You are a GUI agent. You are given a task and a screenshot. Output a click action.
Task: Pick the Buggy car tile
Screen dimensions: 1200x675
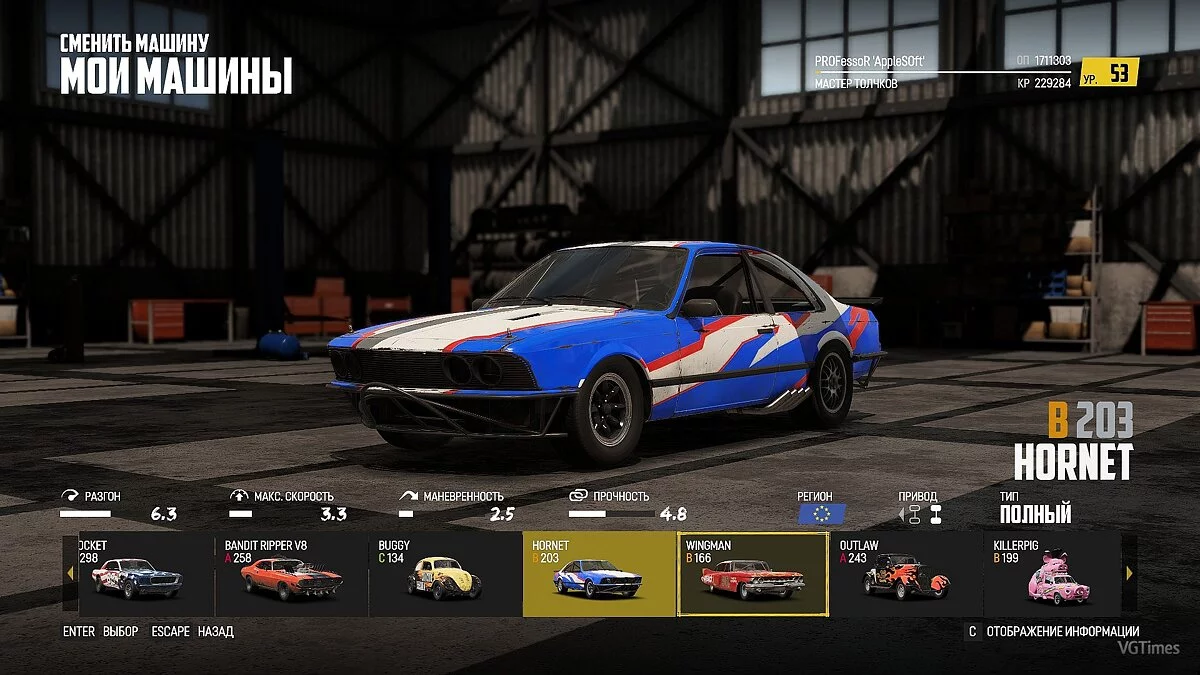point(444,574)
